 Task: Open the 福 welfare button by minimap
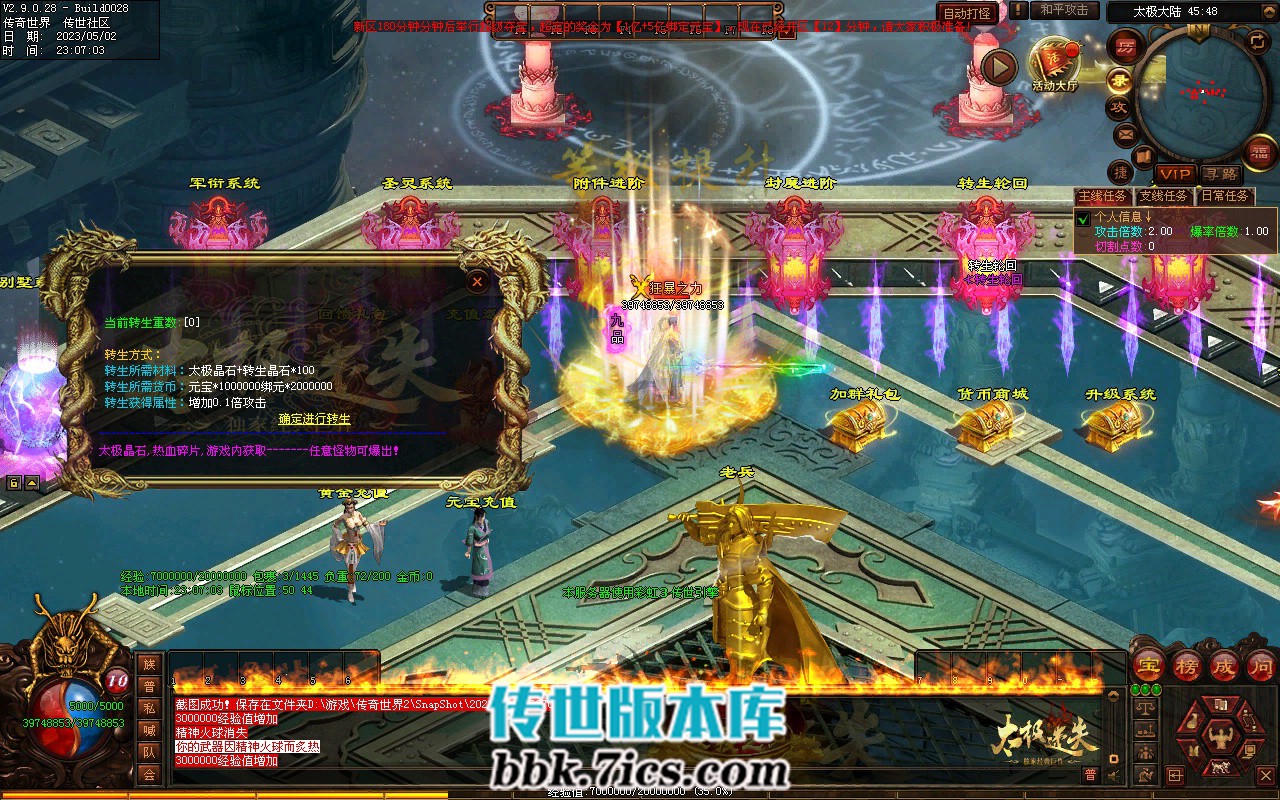point(1257,151)
